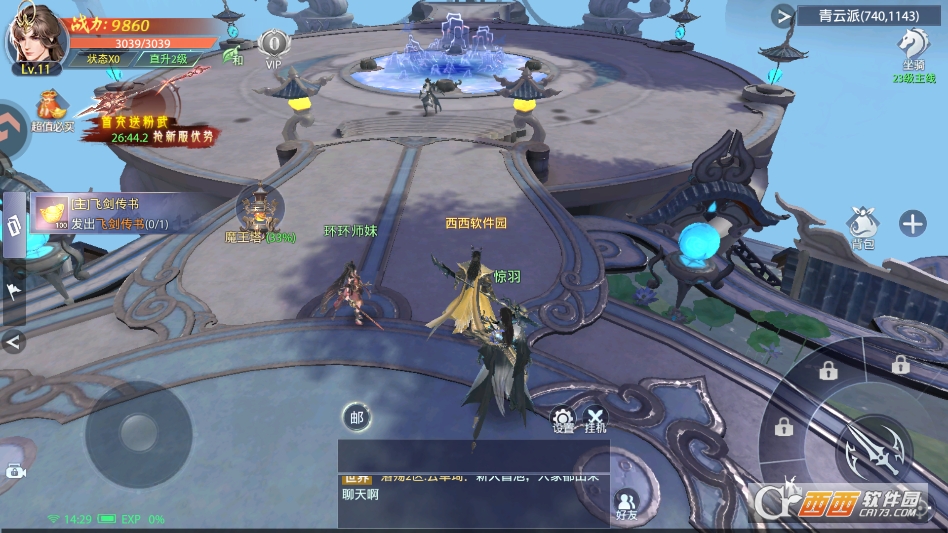Open the camera recording icon
948x533 pixels.
point(15,471)
